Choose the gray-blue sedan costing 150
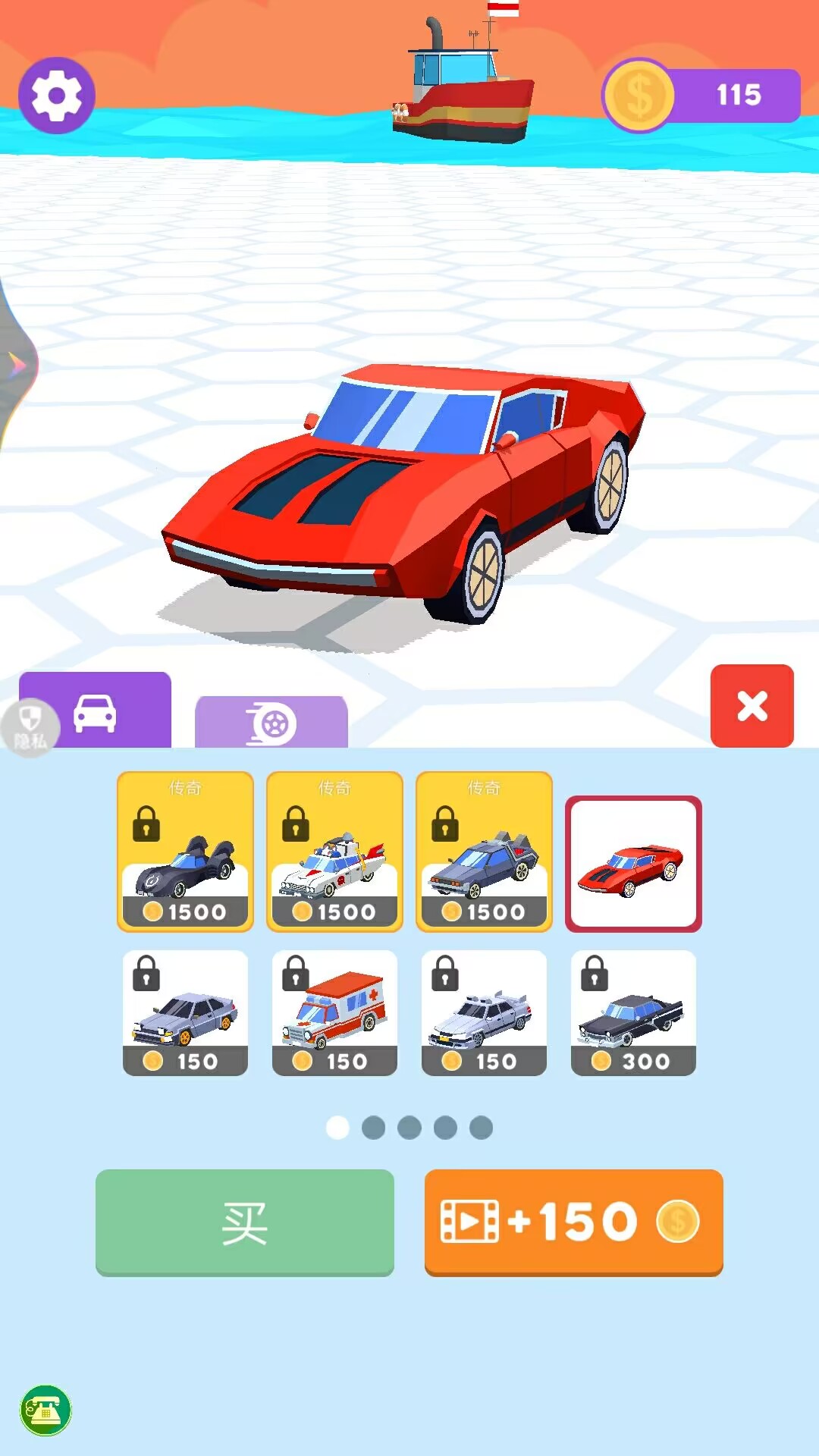Image resolution: width=819 pixels, height=1456 pixels. tap(185, 1012)
